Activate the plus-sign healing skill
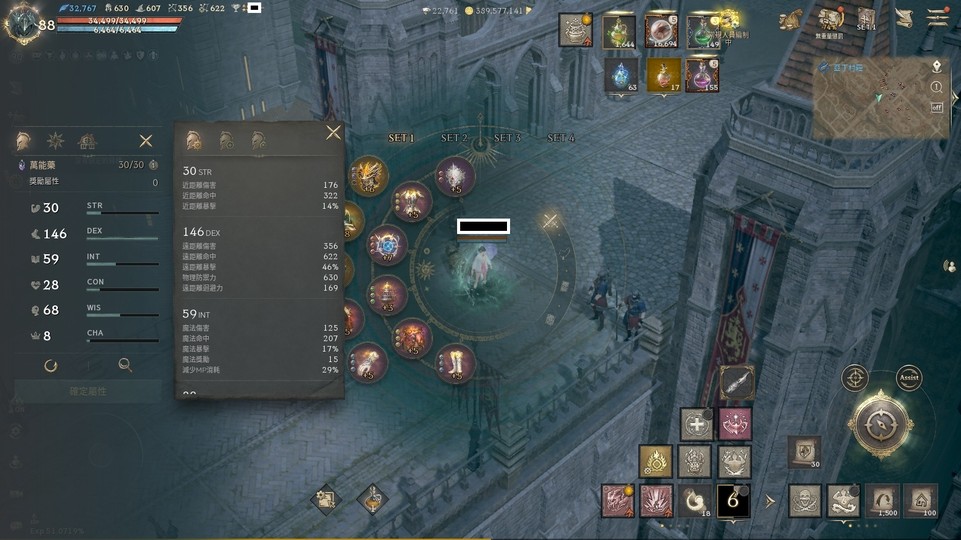 click(x=695, y=423)
